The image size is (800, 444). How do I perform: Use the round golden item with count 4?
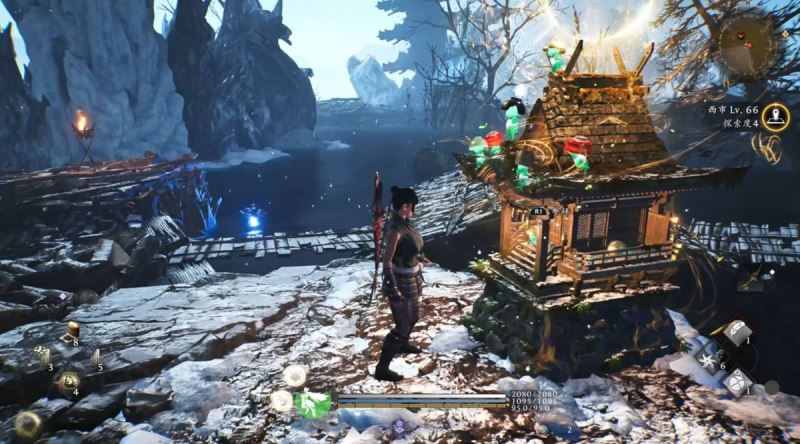coord(68,380)
